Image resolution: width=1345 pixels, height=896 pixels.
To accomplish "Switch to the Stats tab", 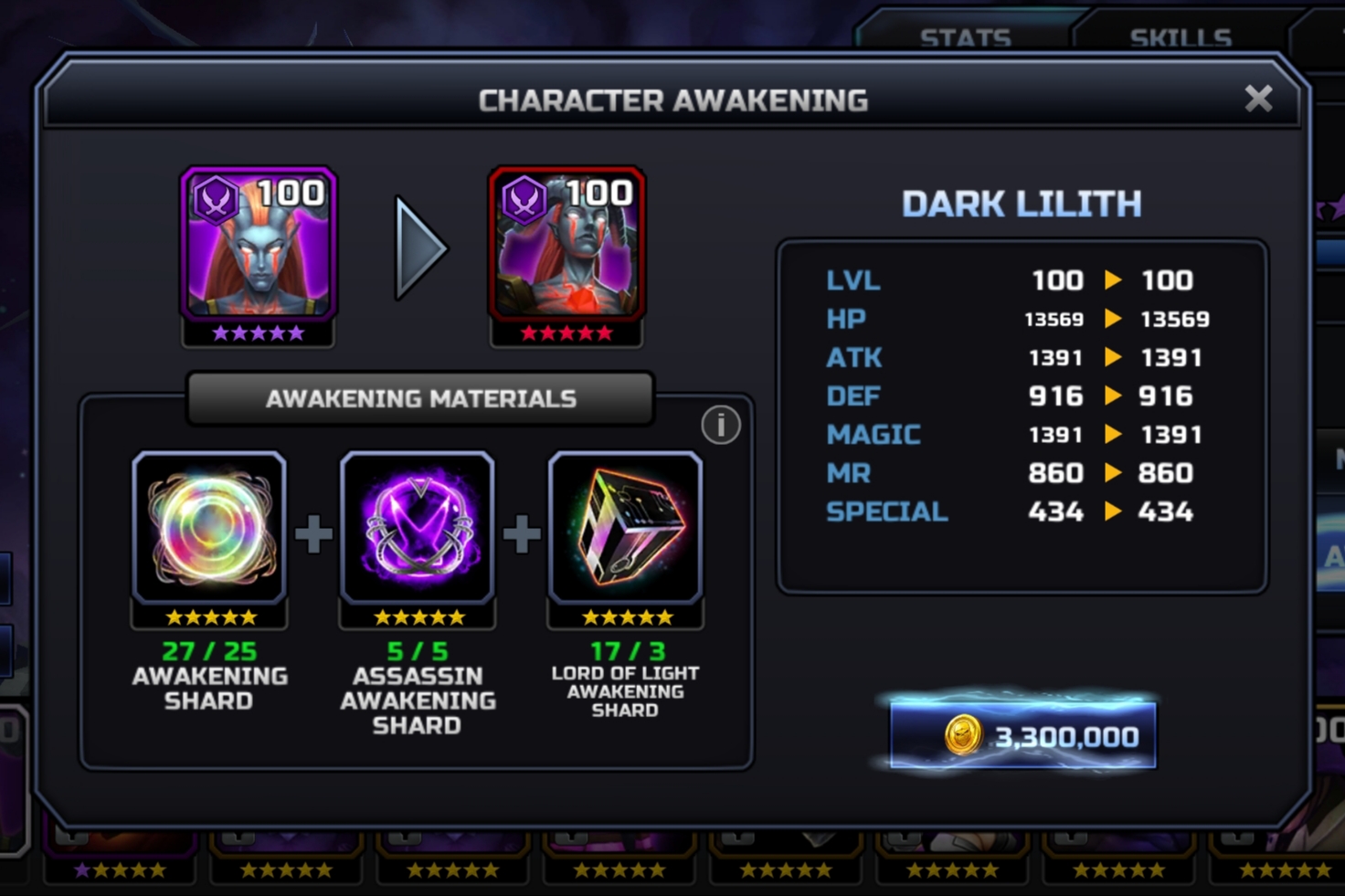I will pos(965,37).
